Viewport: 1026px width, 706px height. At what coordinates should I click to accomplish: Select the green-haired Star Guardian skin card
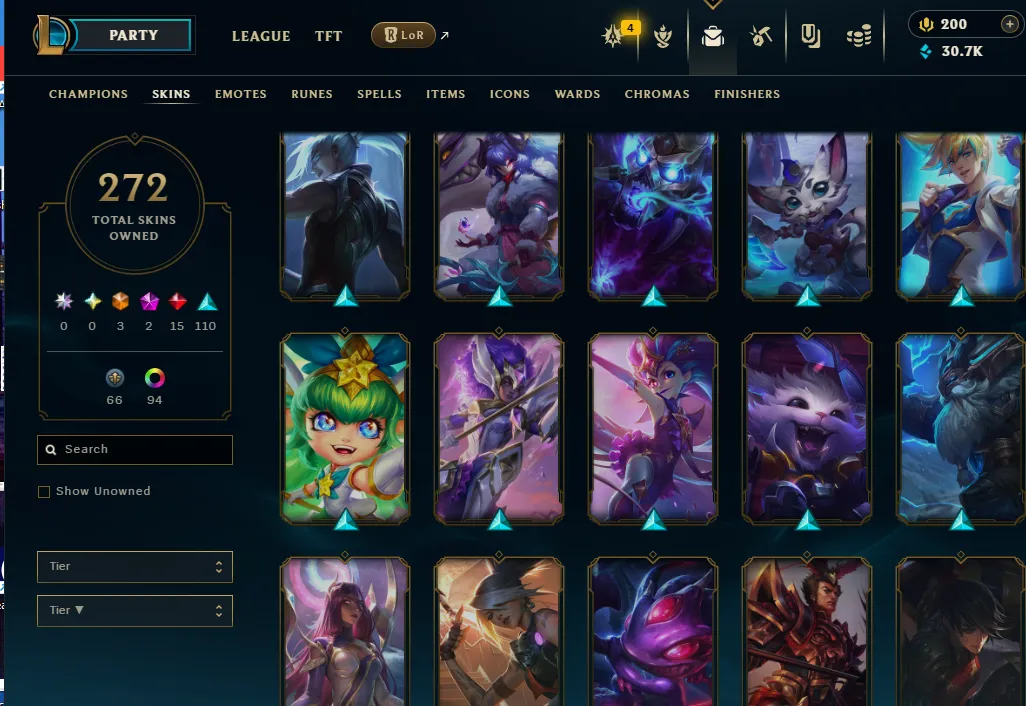click(345, 428)
